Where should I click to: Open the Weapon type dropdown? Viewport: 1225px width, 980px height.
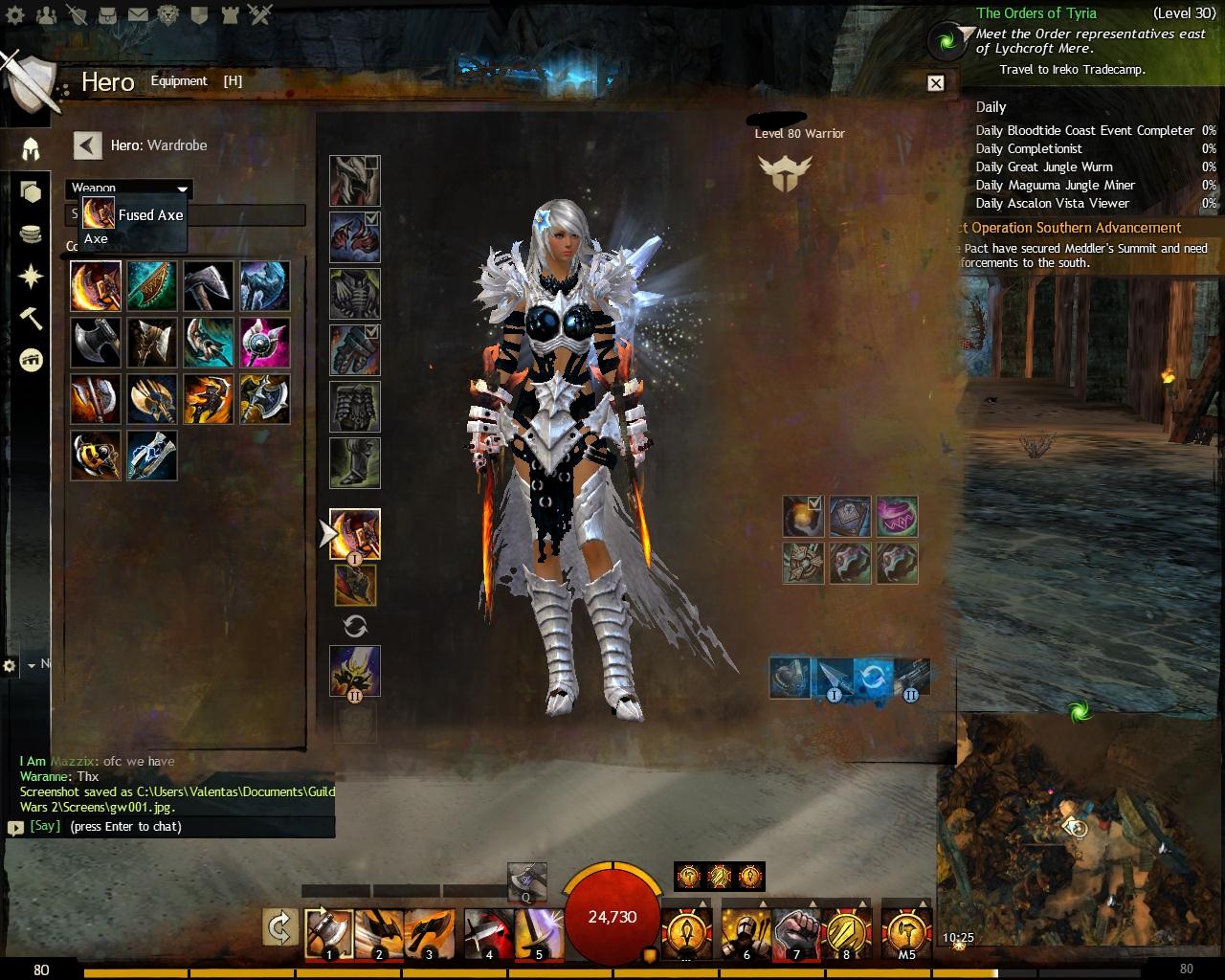coord(129,189)
